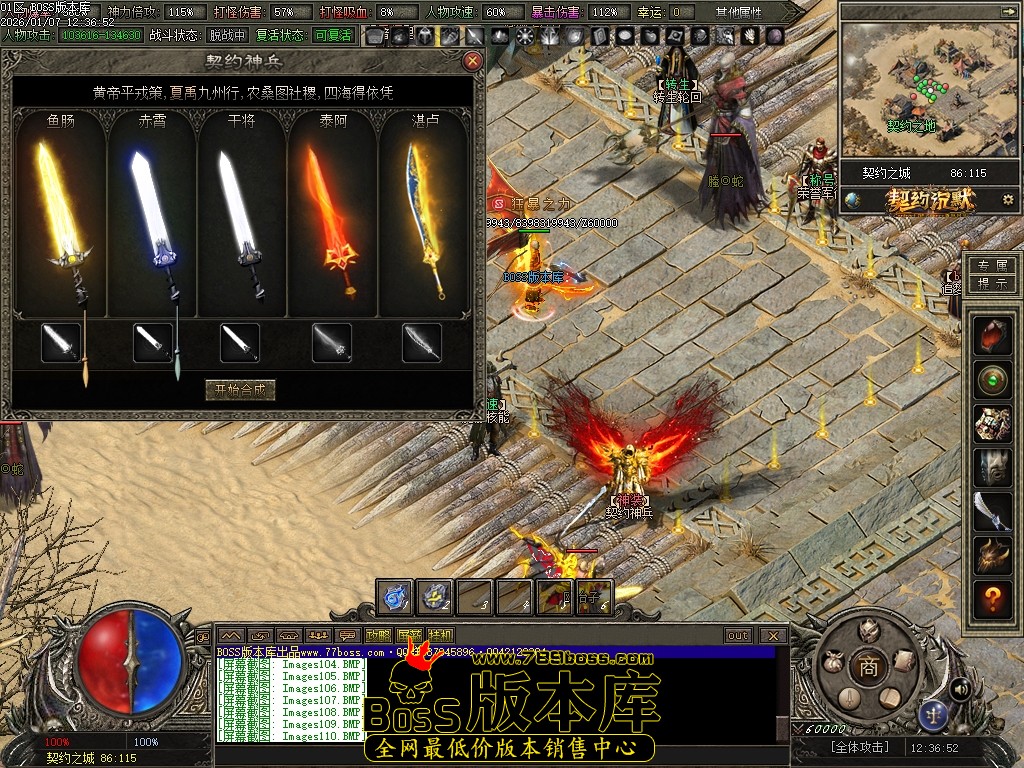Image resolution: width=1024 pixels, height=768 pixels.
Task: Open the curved blade icon in the sidebar
Action: coord(992,510)
